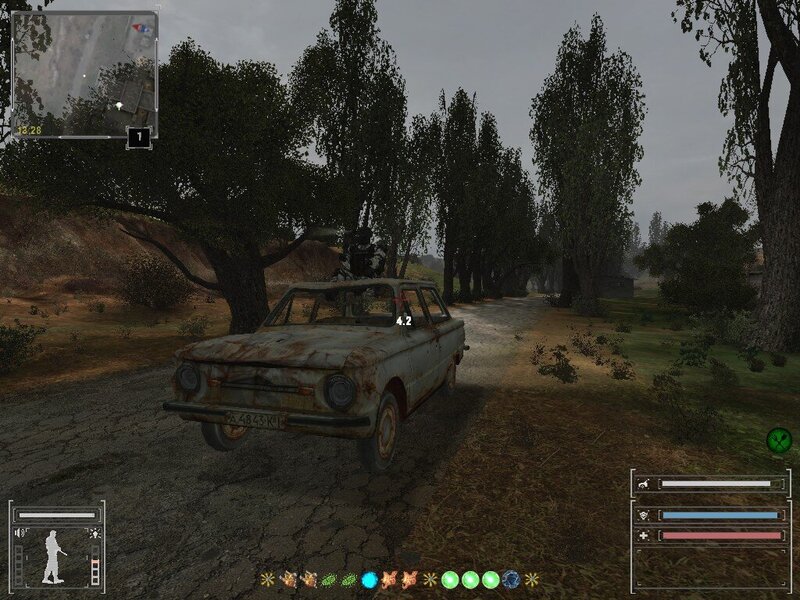Click the player stance silhouette indicator
Image resolution: width=800 pixels, height=600 pixels.
(x=54, y=557)
